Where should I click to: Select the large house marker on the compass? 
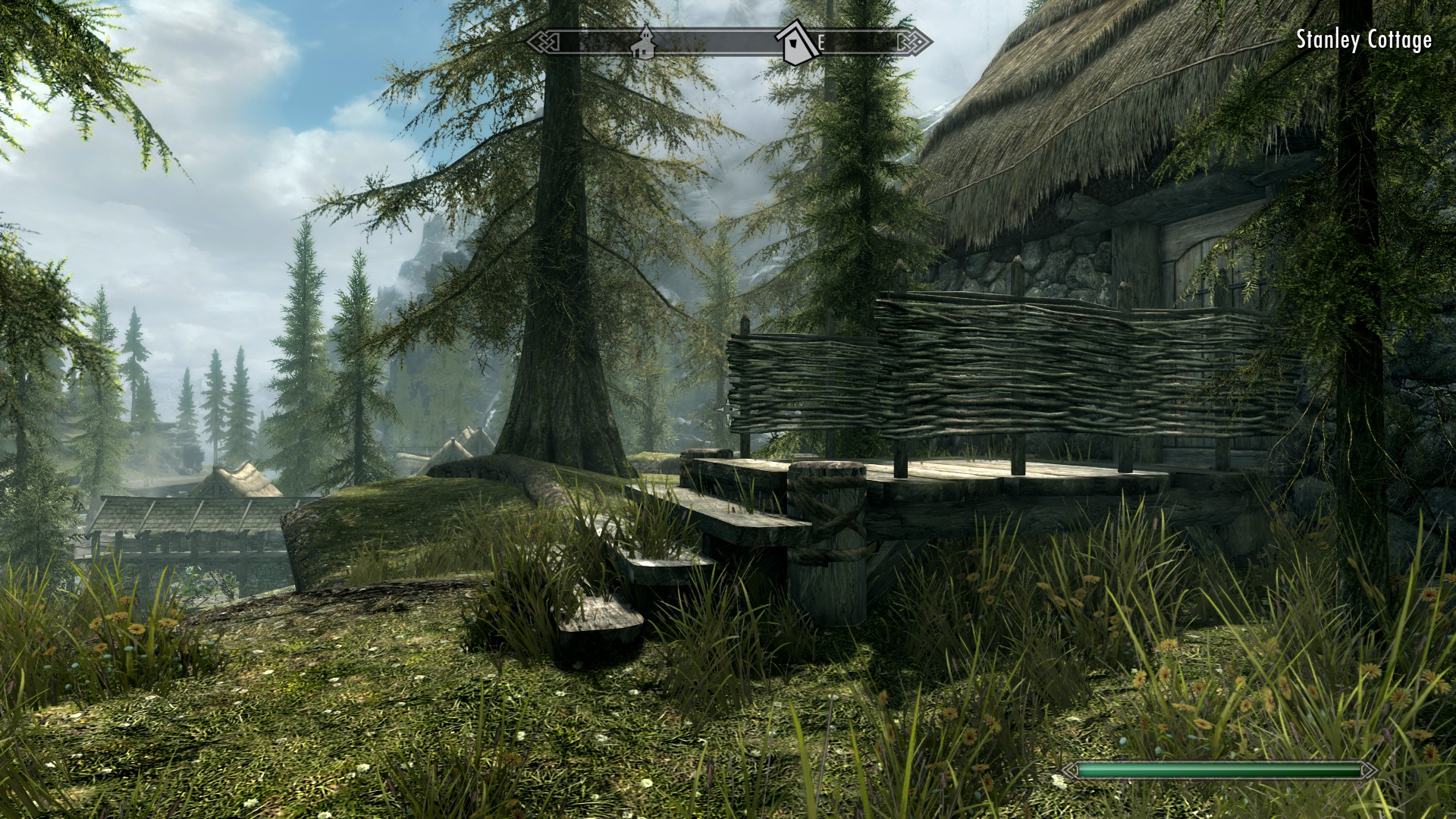click(x=795, y=43)
